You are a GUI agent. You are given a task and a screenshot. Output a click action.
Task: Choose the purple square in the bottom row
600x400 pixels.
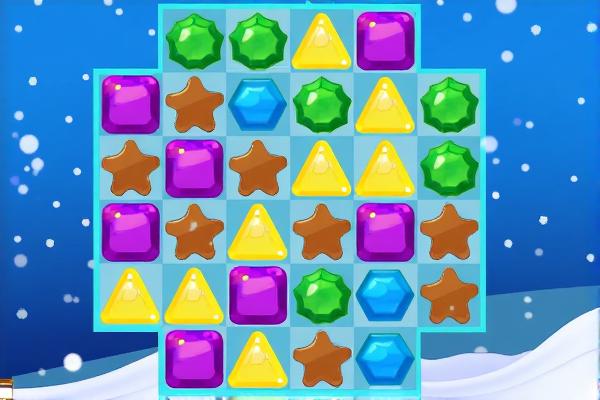[194, 357]
